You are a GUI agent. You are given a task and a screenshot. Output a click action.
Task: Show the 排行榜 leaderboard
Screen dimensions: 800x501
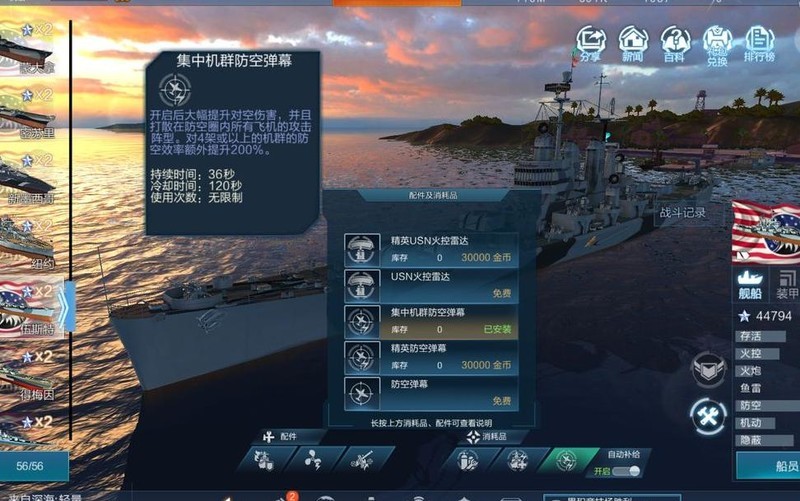760,44
